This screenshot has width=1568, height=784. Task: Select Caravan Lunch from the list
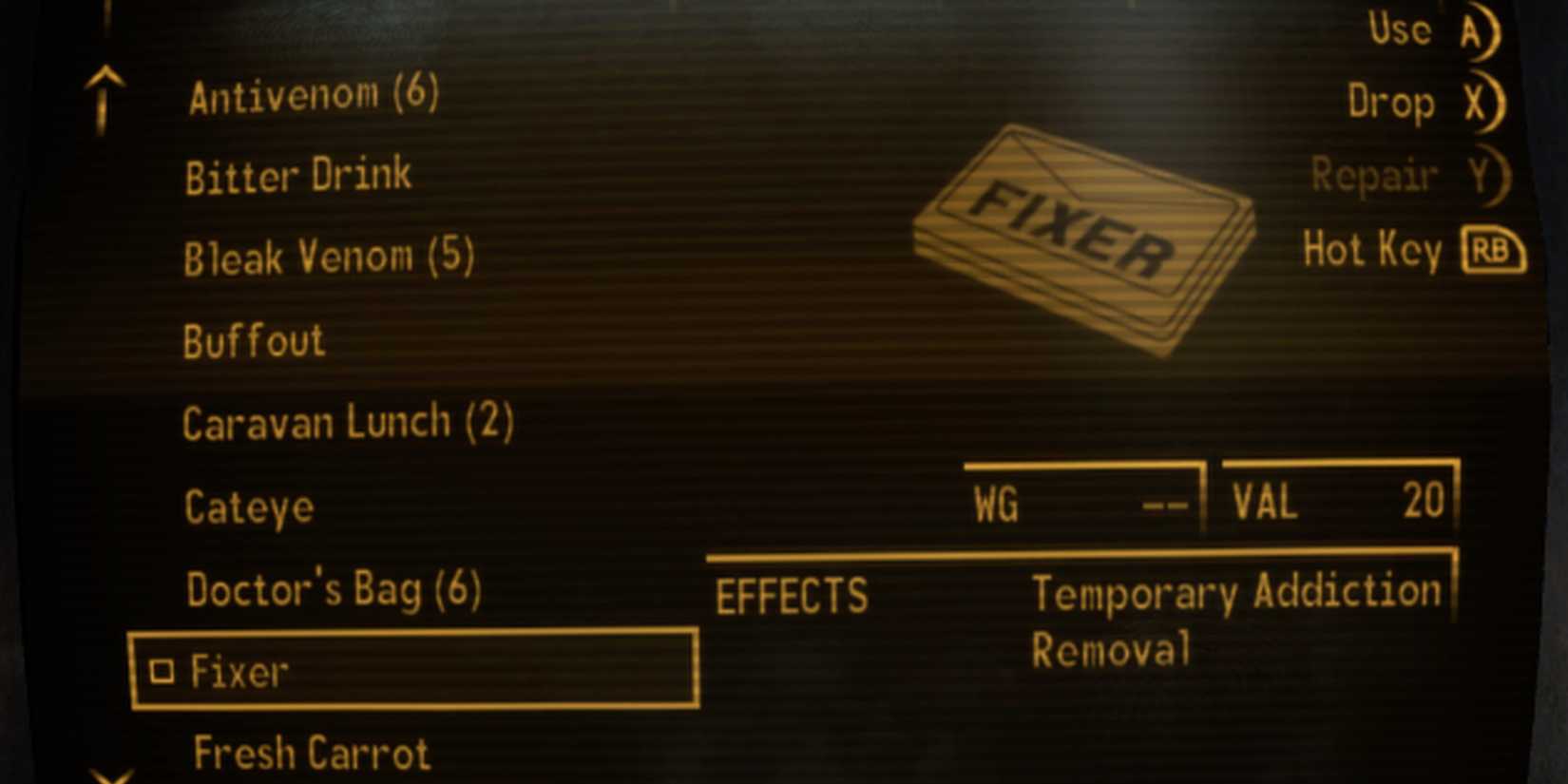click(348, 422)
